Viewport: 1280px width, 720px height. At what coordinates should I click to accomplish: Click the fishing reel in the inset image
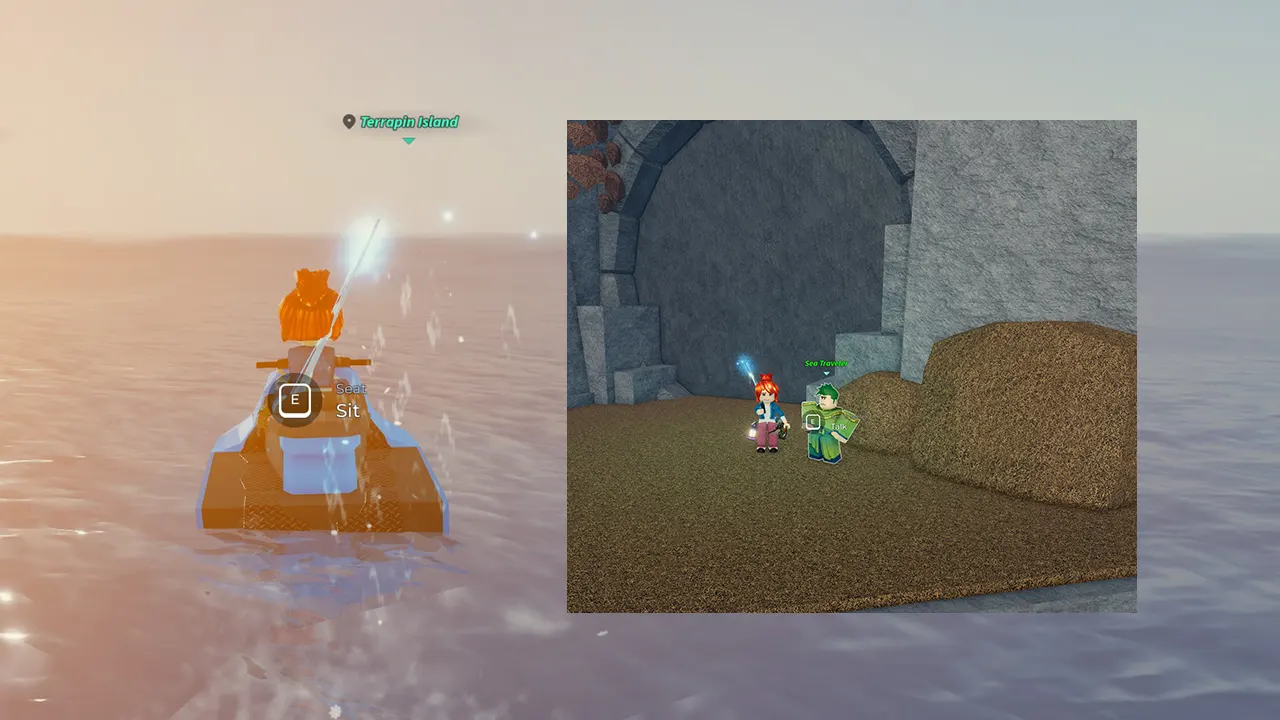coord(783,430)
